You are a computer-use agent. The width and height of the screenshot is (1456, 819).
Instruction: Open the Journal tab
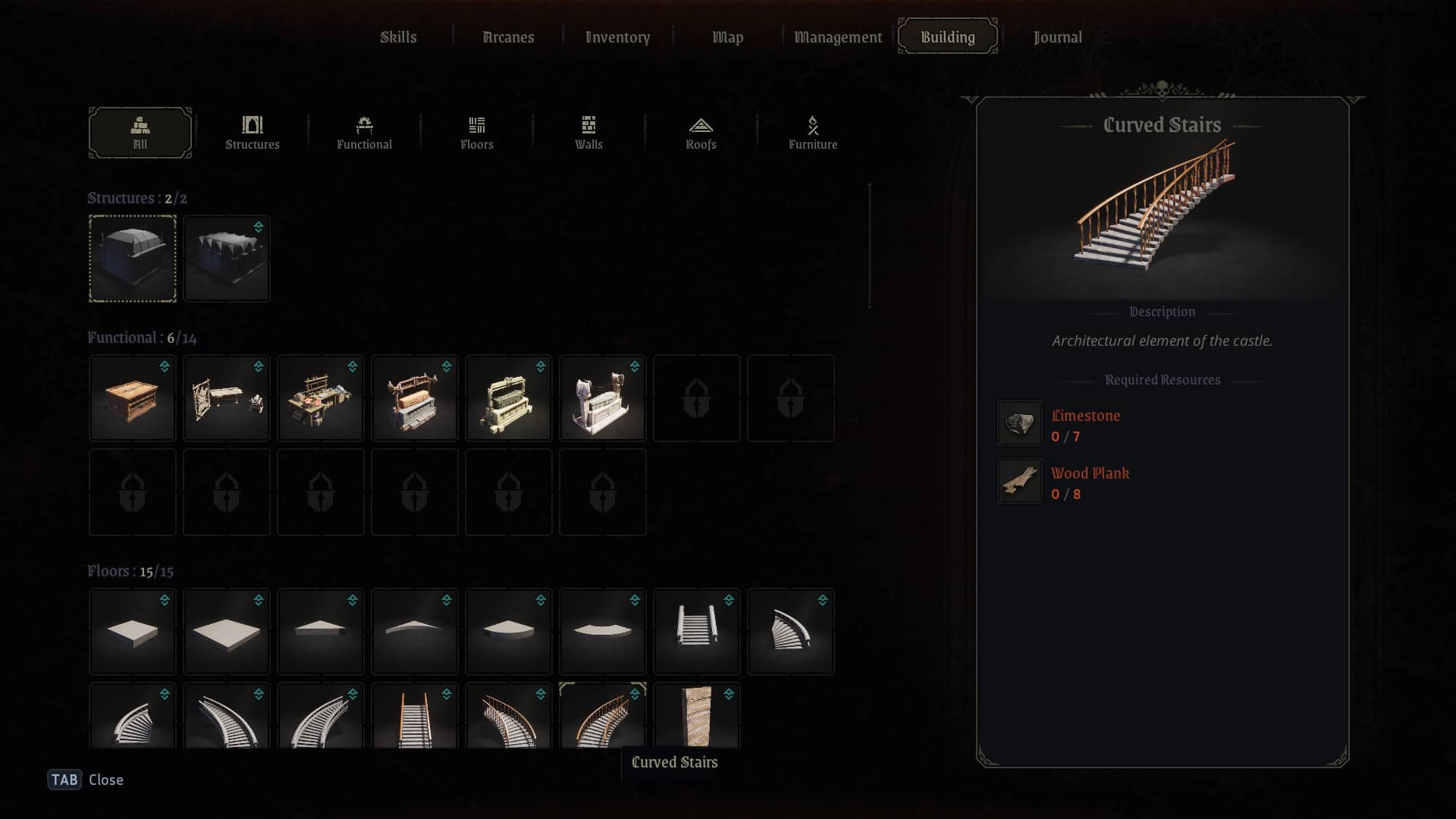[1057, 37]
